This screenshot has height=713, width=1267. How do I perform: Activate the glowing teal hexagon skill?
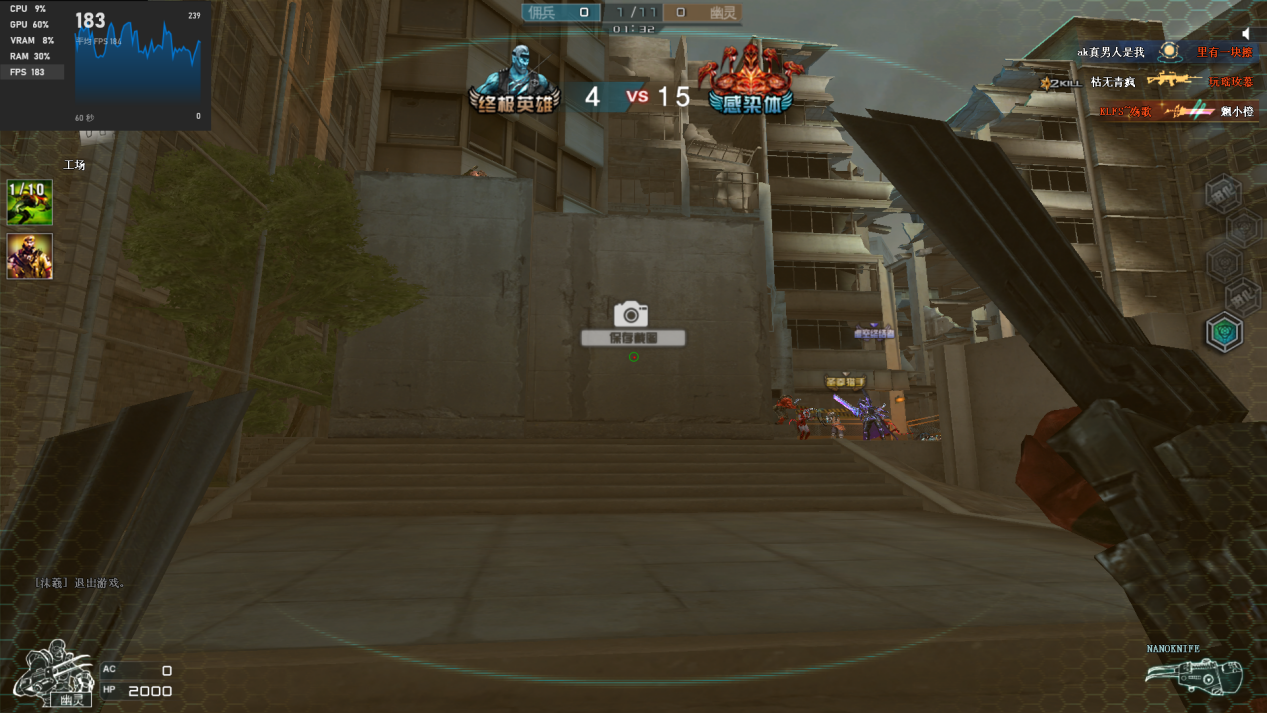click(1223, 333)
